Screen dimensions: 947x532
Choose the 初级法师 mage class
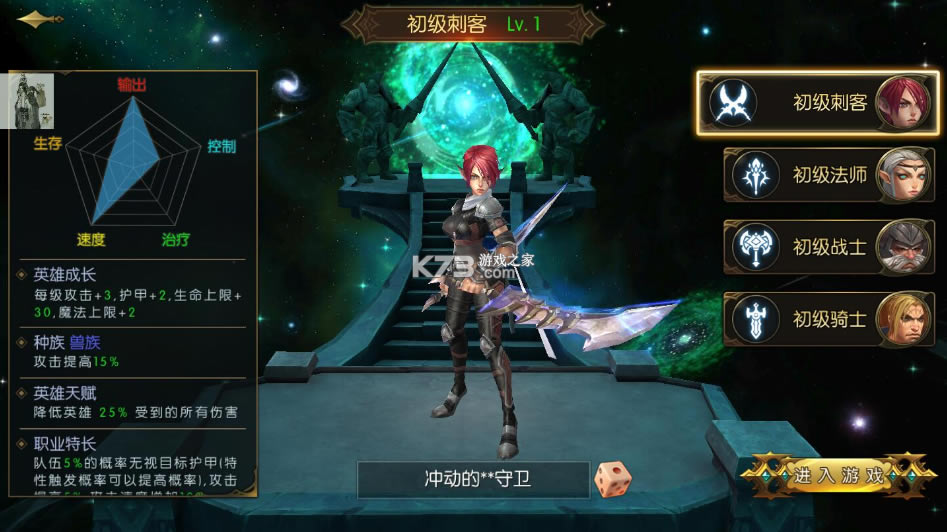pyautogui.click(x=828, y=174)
